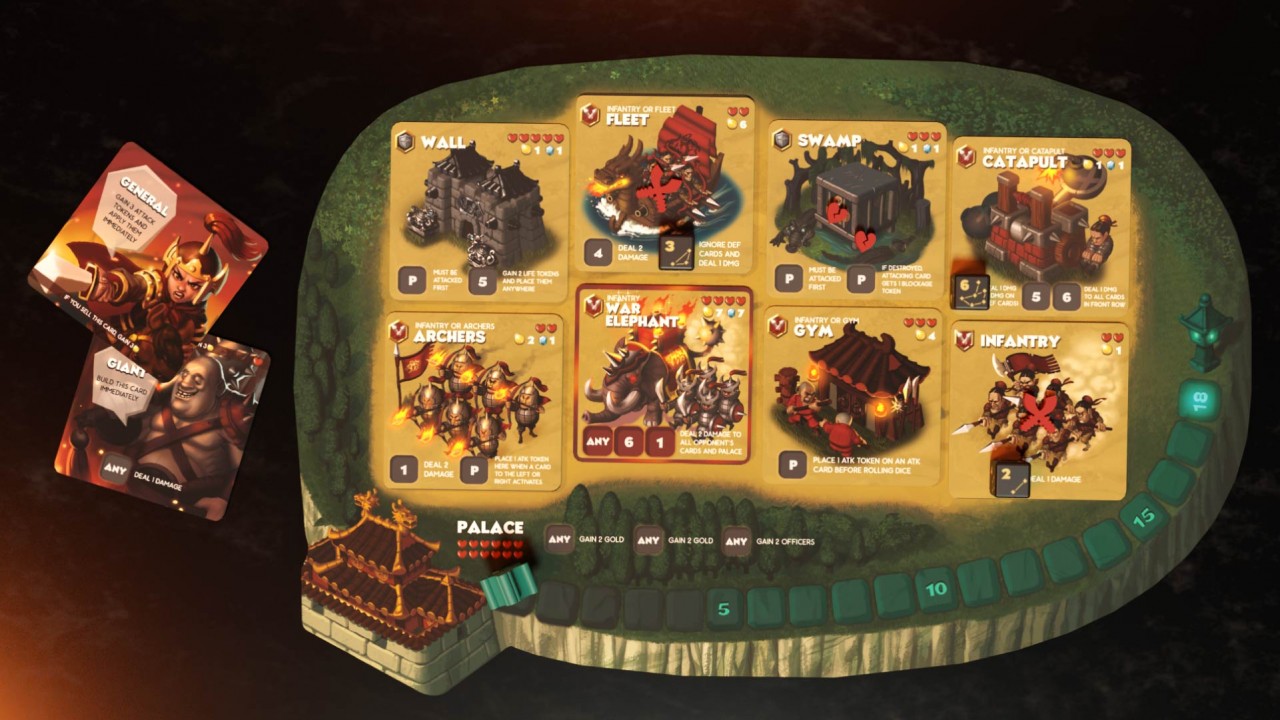Select the Swamp card
The height and width of the screenshot is (720, 1280).
[856, 212]
